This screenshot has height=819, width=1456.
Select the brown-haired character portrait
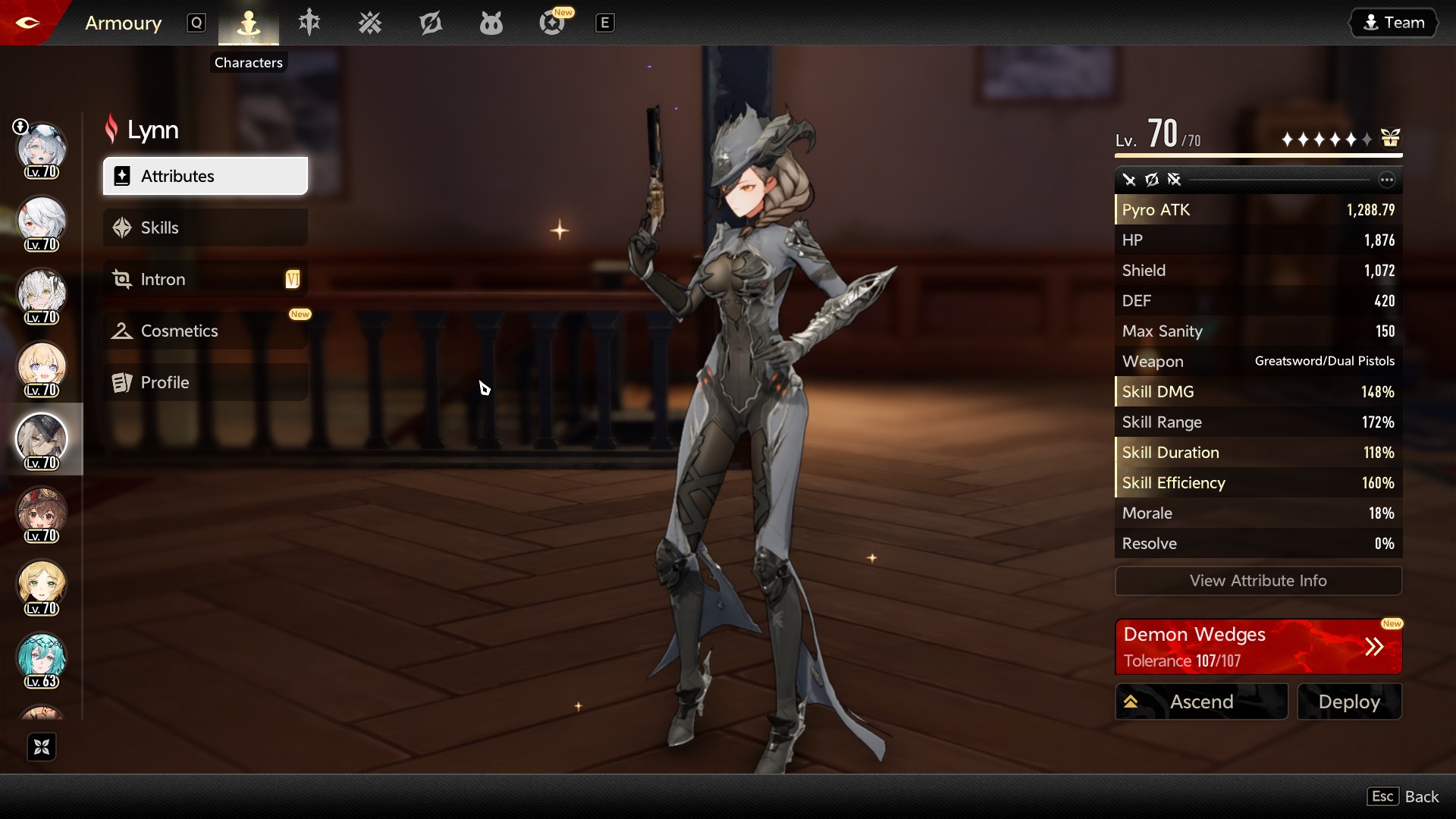click(x=42, y=513)
